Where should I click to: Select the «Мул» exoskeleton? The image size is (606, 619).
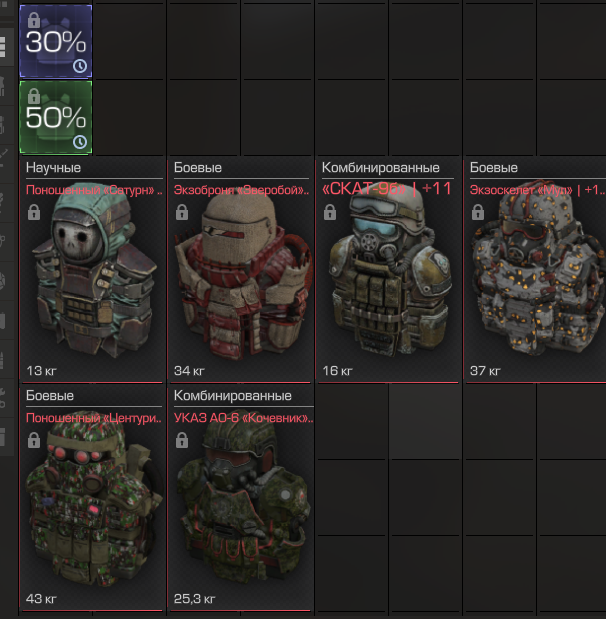536,270
